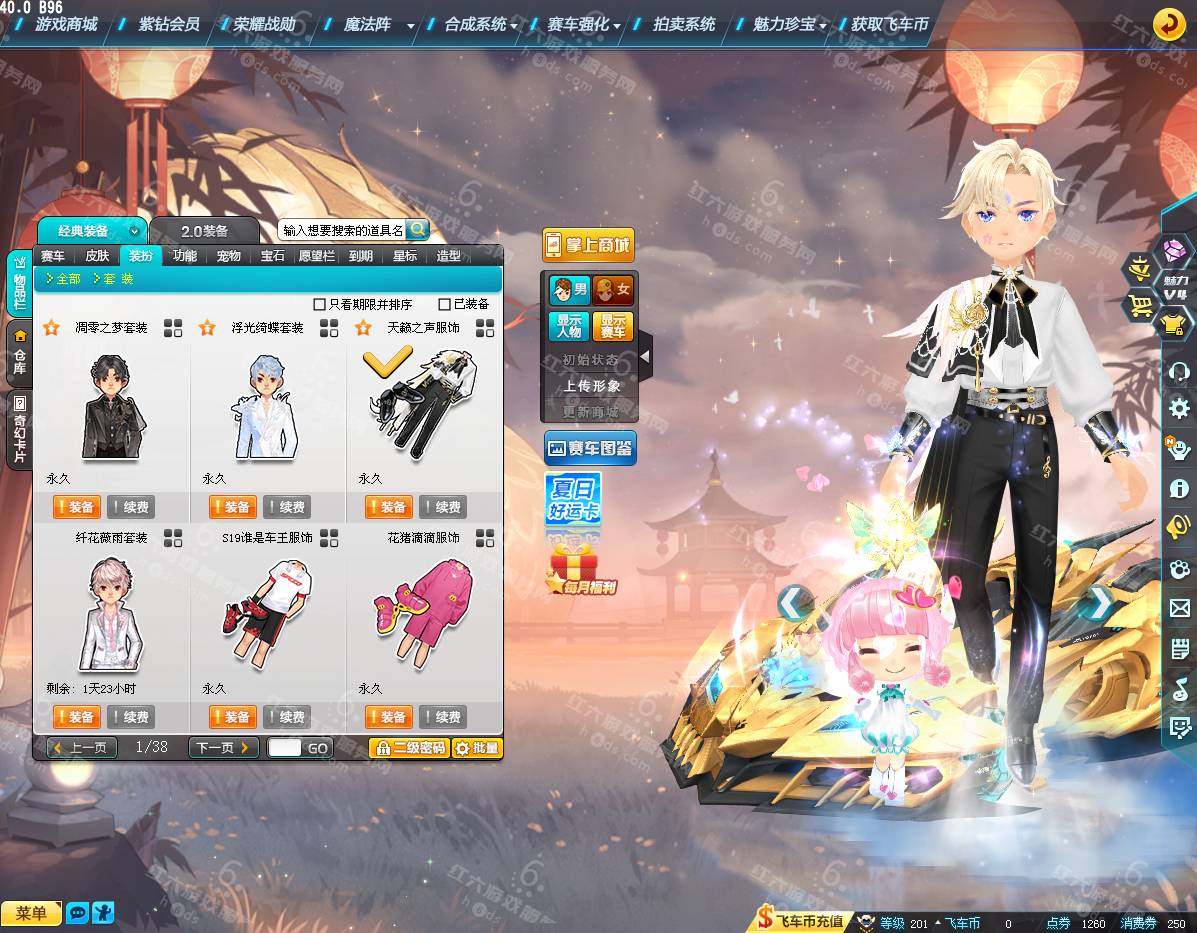
Task: Click the 菜单 menu button
Action: coord(31,914)
